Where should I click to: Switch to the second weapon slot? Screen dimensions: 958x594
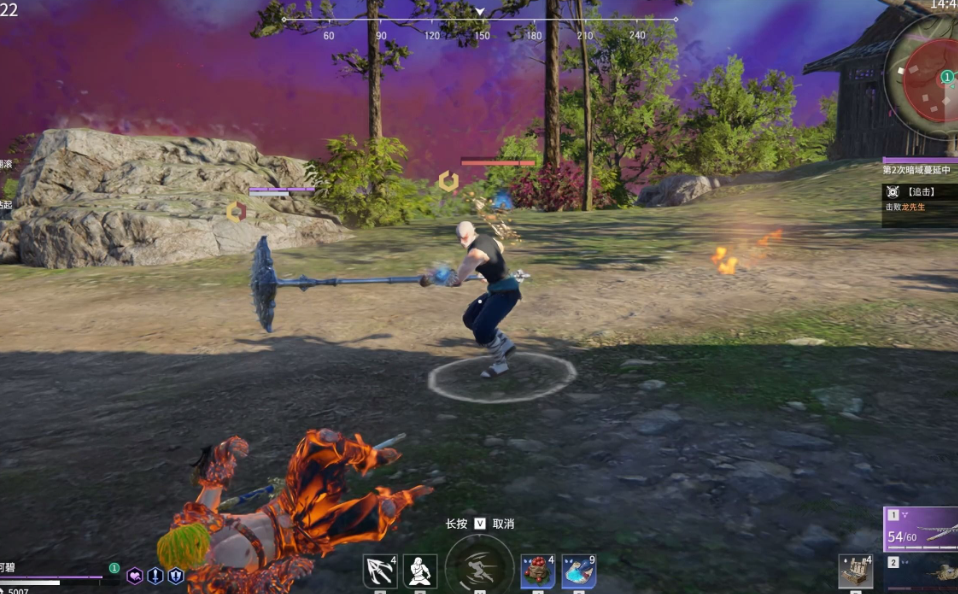920,569
